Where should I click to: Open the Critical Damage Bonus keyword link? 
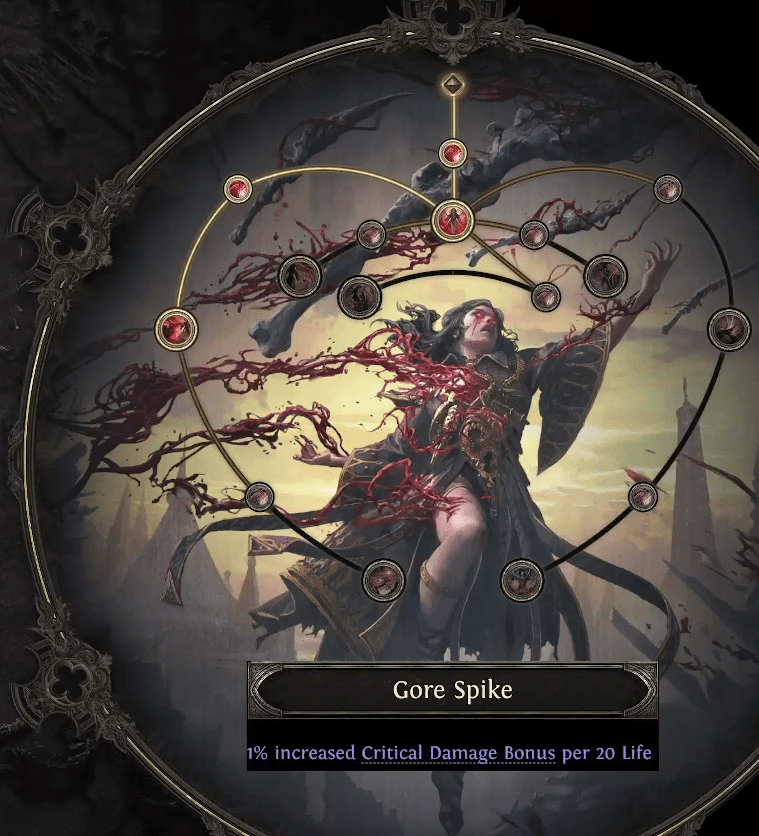tap(458, 753)
